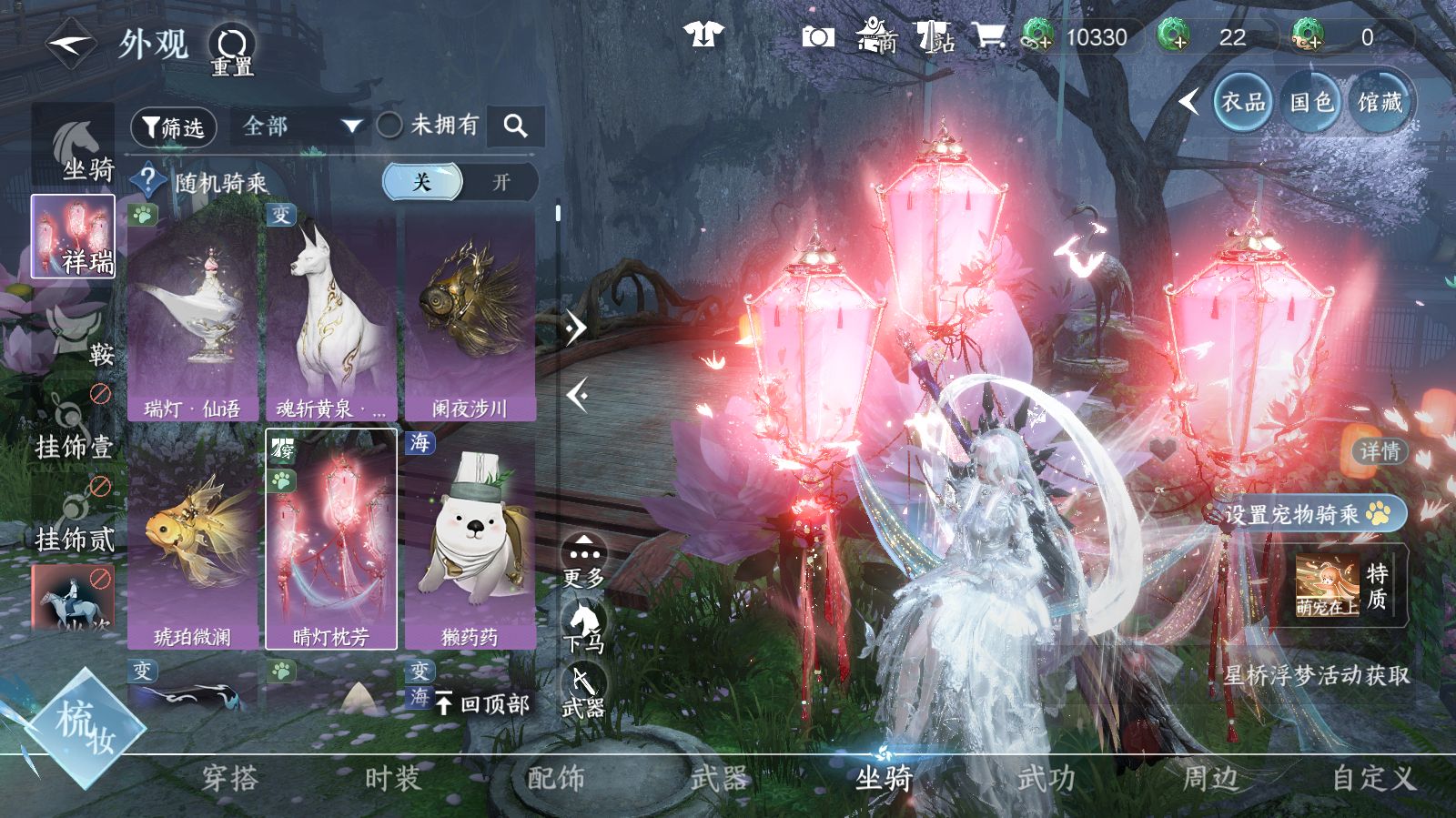This screenshot has width=1456, height=818.
Task: Select the 瑞灯·仙语 lamp mount
Action: 193,314
